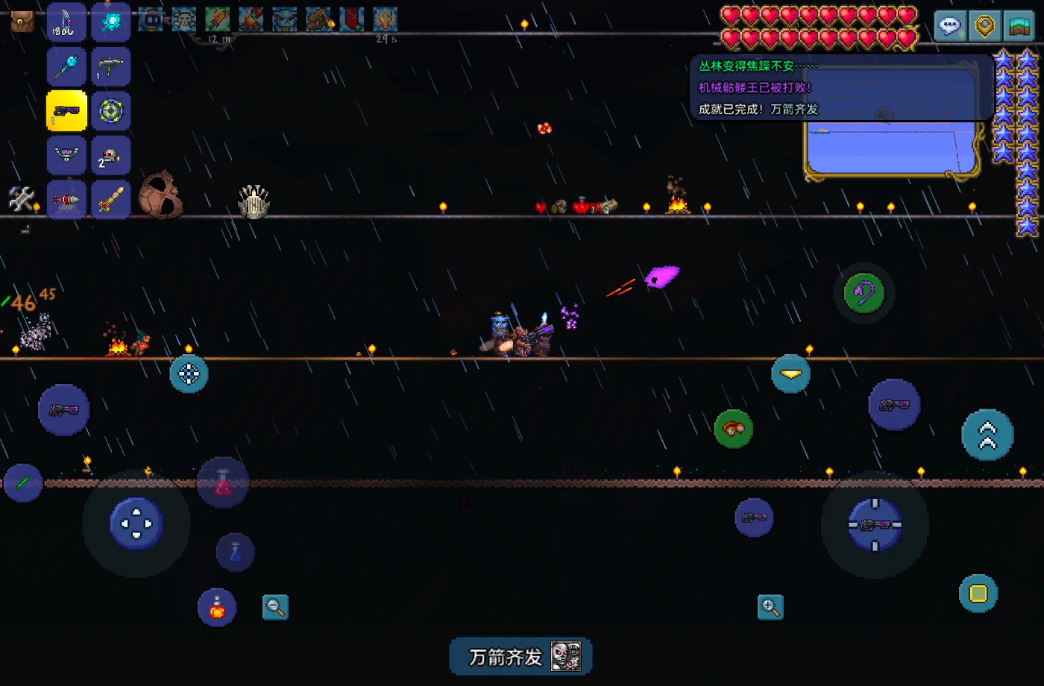1044x686 pixels.
Task: Open the 万箭齐发 achievement popup
Action: [521, 657]
